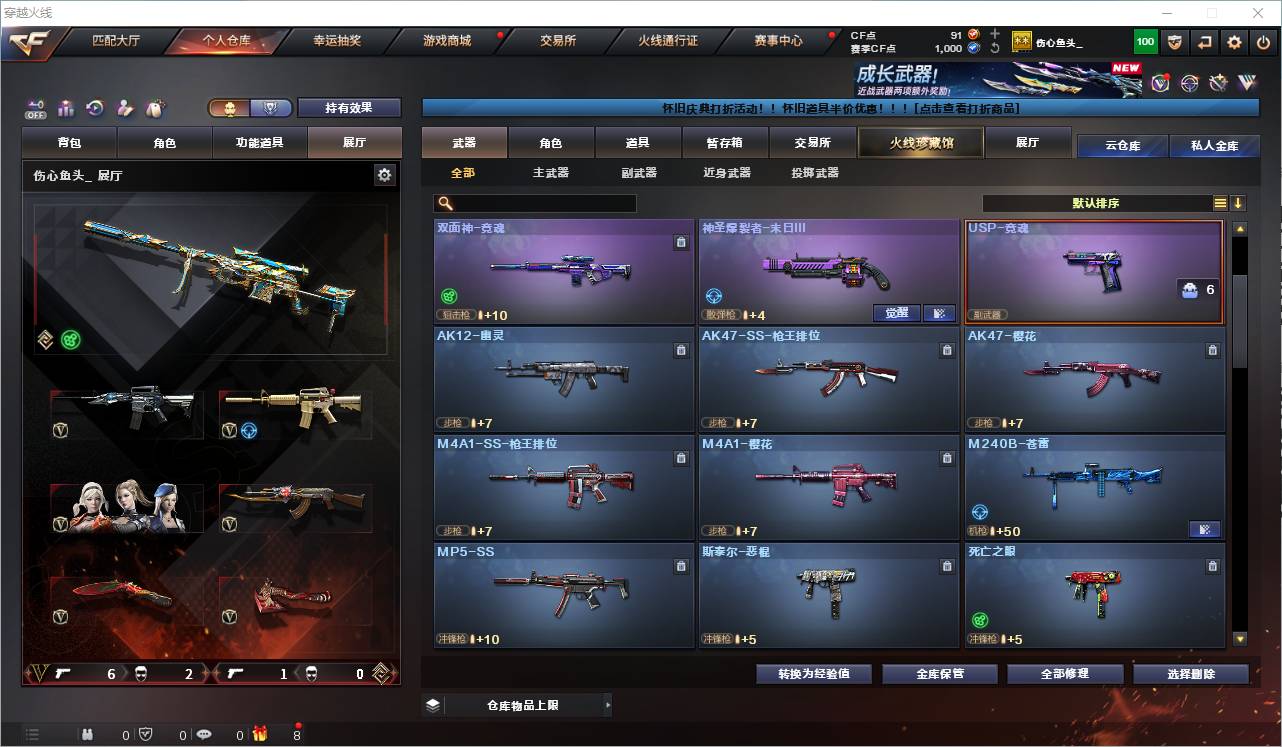This screenshot has width=1282, height=747.
Task: Repair all weapons with 全部修理
Action: 1064,674
